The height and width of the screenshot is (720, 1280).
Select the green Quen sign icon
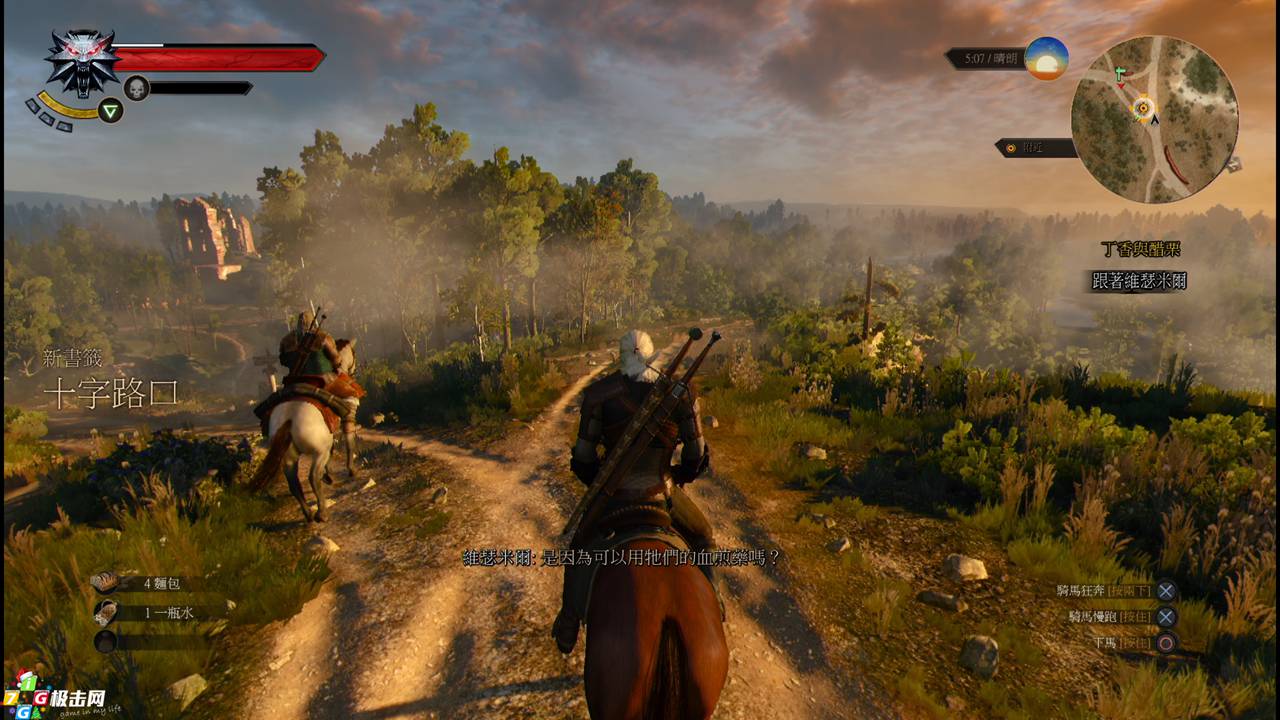[x=111, y=110]
